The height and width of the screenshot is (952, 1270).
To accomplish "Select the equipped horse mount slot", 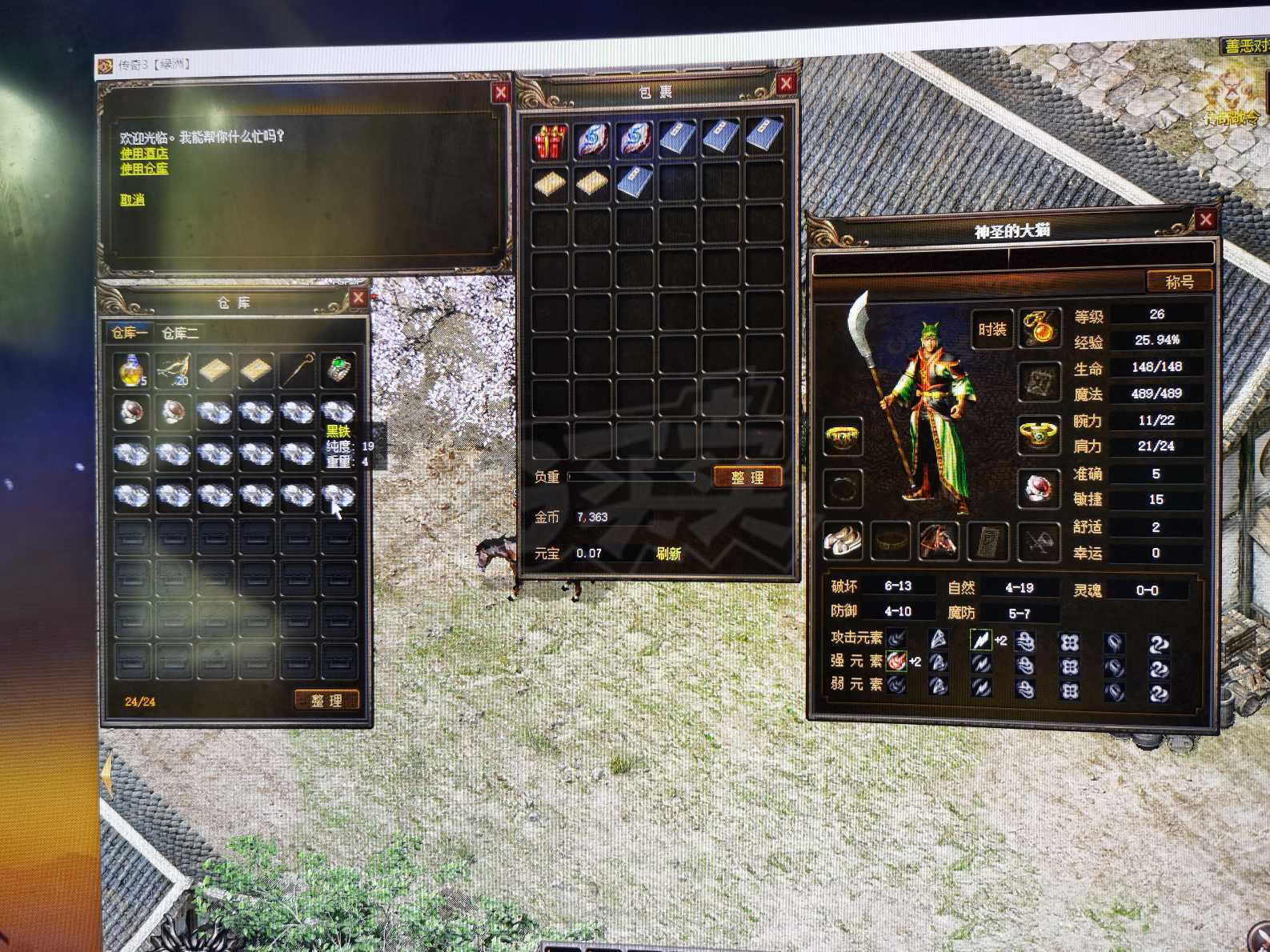I will [x=939, y=542].
